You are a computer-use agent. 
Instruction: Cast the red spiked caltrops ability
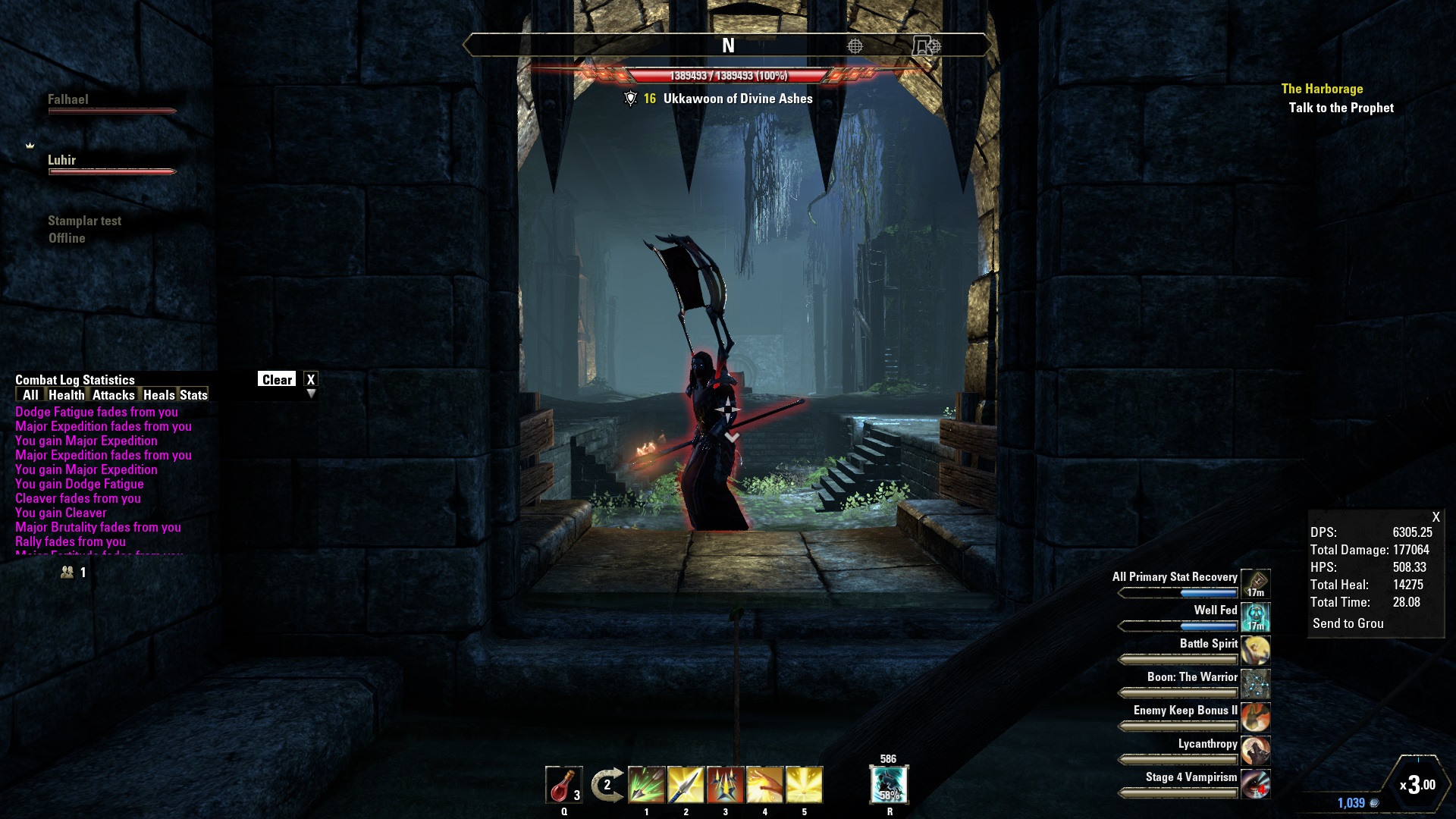725,785
